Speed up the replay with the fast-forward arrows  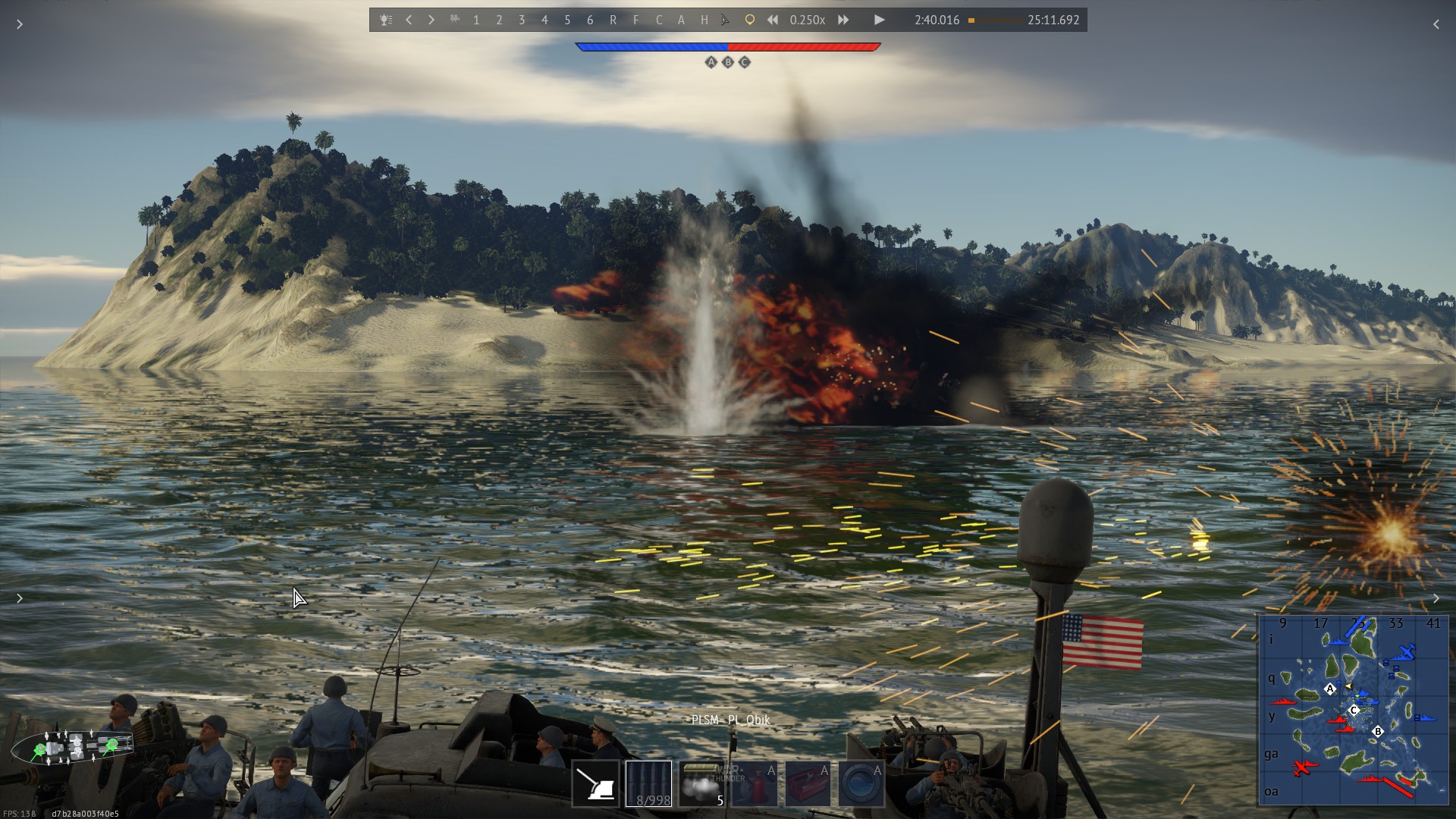(843, 20)
